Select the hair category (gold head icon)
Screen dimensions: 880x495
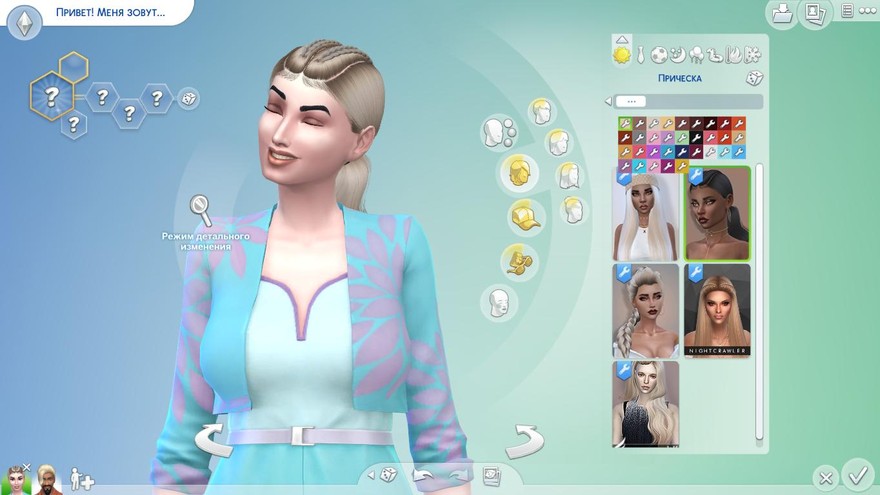click(519, 172)
